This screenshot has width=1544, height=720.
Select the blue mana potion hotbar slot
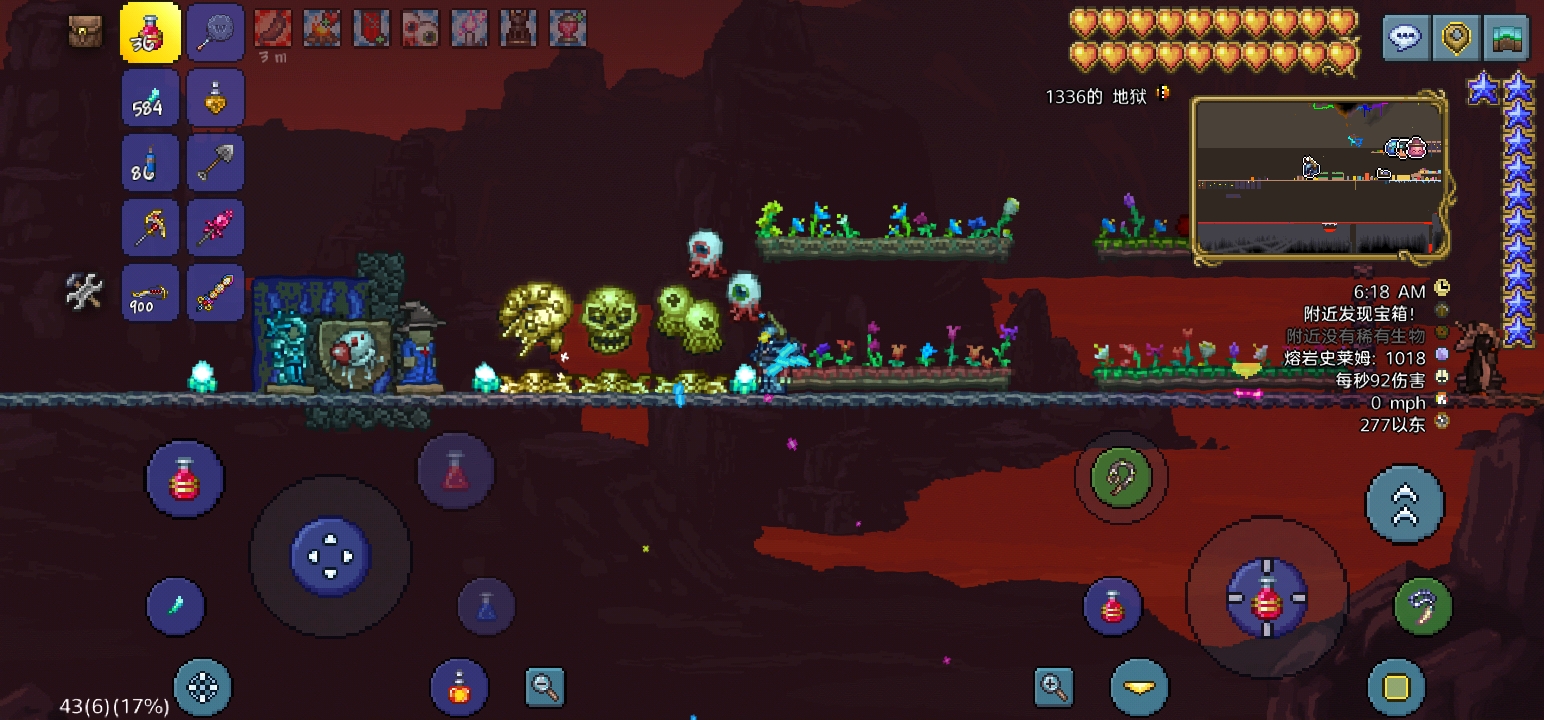pyautogui.click(x=150, y=162)
